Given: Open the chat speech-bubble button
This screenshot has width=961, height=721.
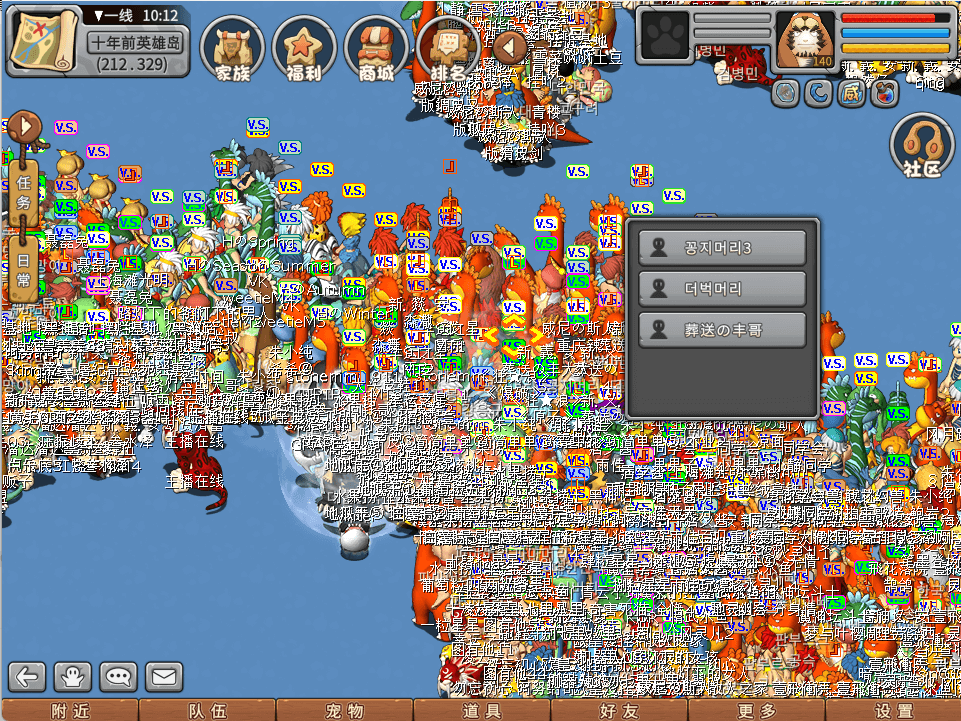Looking at the screenshot, I should click(x=120, y=677).
